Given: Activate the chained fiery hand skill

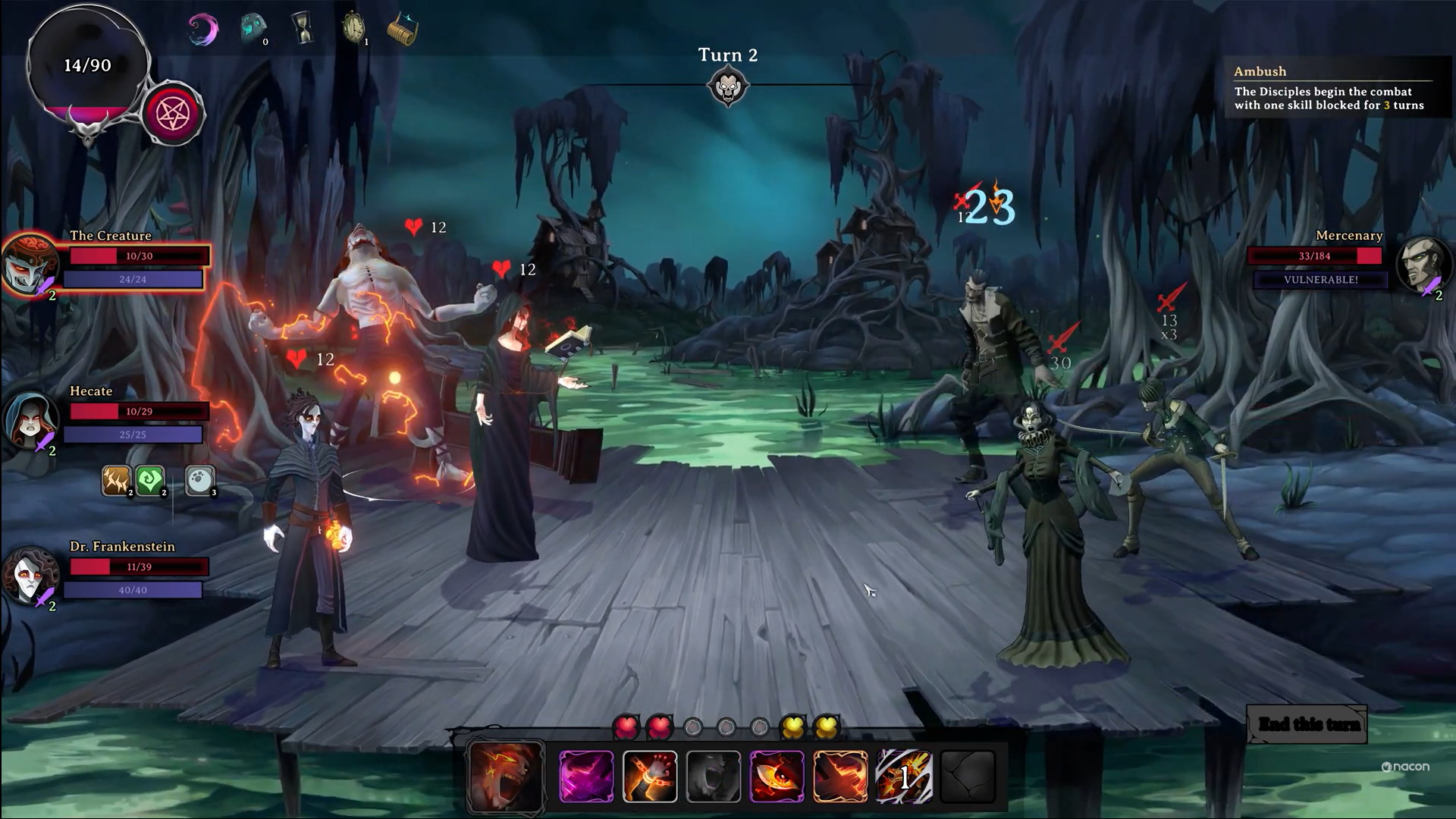Looking at the screenshot, I should [x=650, y=776].
